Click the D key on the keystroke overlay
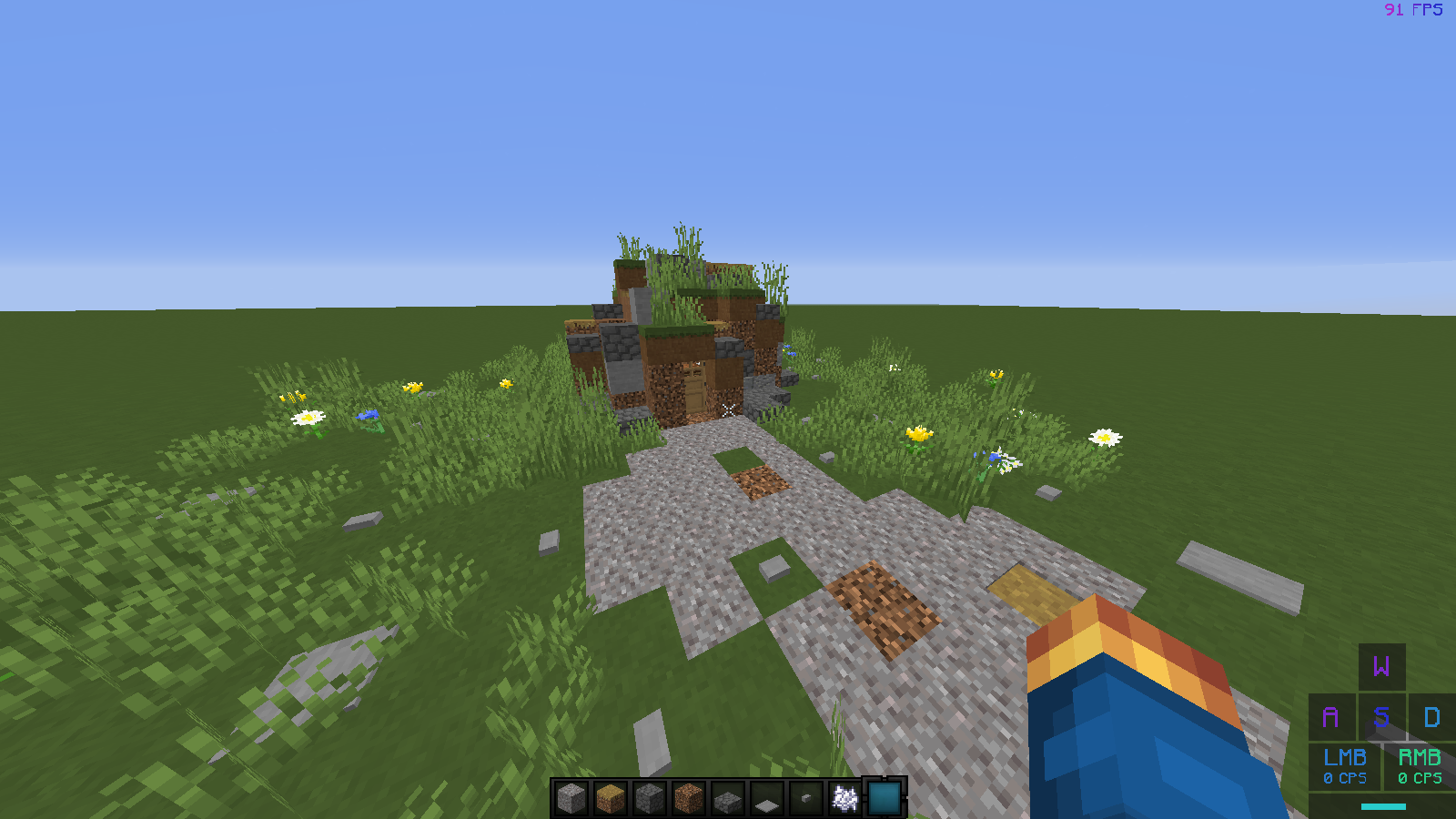Image resolution: width=1456 pixels, height=819 pixels. [1431, 718]
